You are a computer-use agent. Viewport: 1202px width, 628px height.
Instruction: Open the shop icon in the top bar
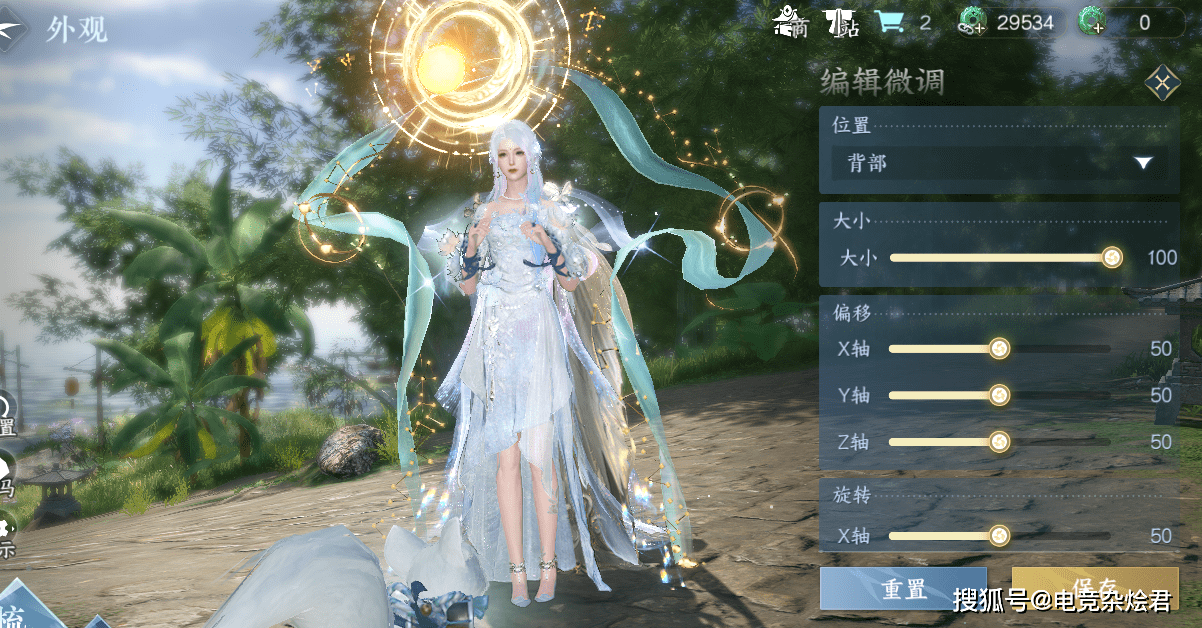pos(793,22)
